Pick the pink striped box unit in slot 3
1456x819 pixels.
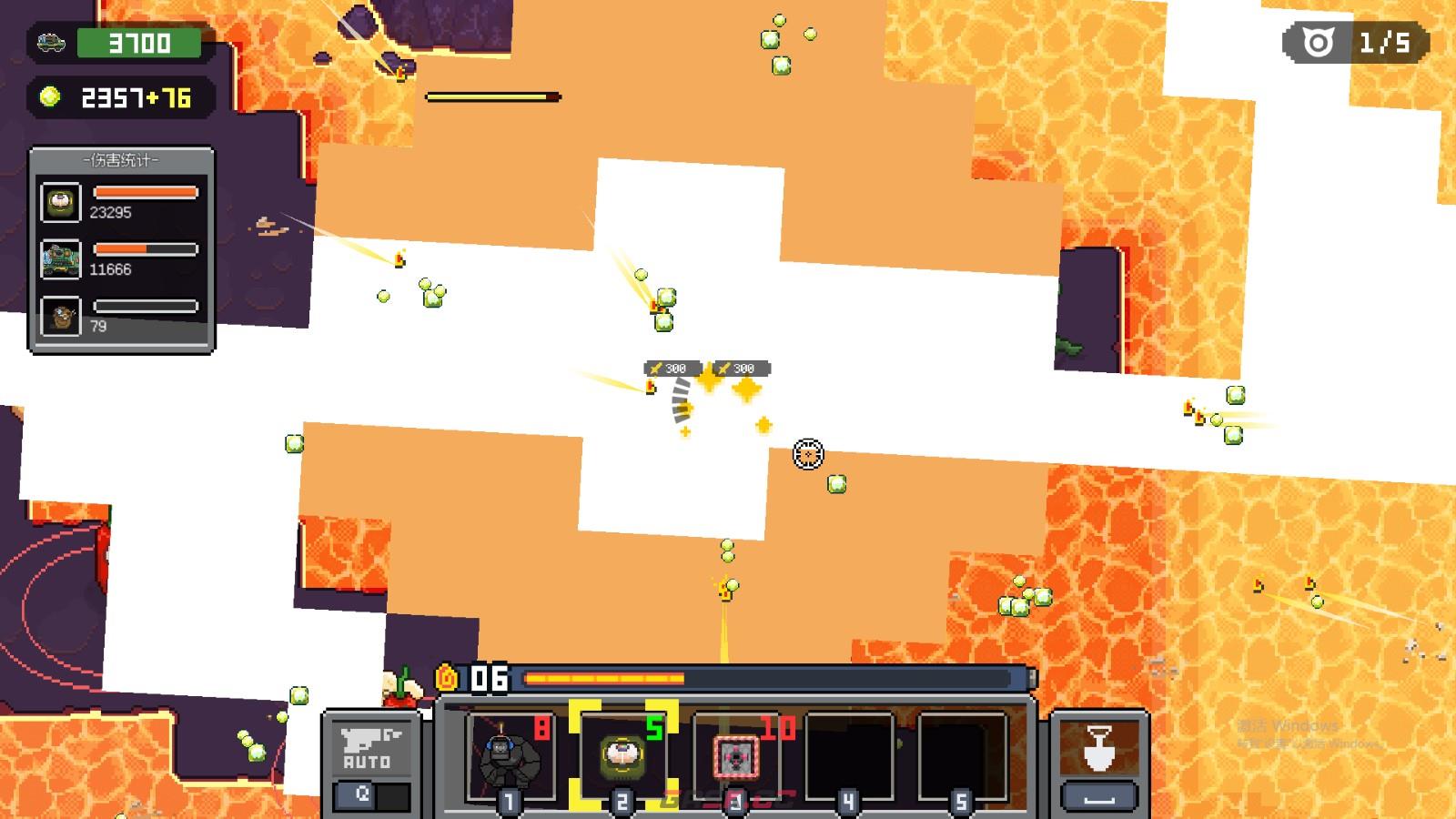[x=735, y=757]
